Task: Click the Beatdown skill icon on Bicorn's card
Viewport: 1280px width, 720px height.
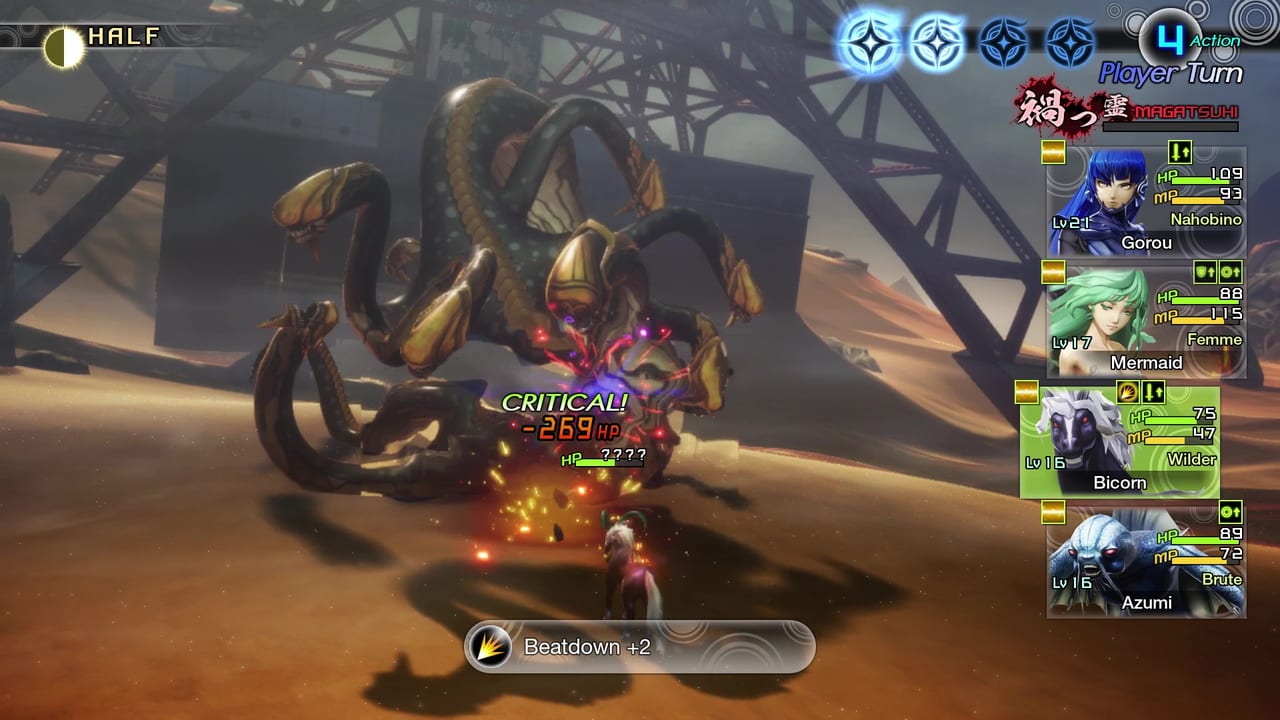Action: (1127, 393)
